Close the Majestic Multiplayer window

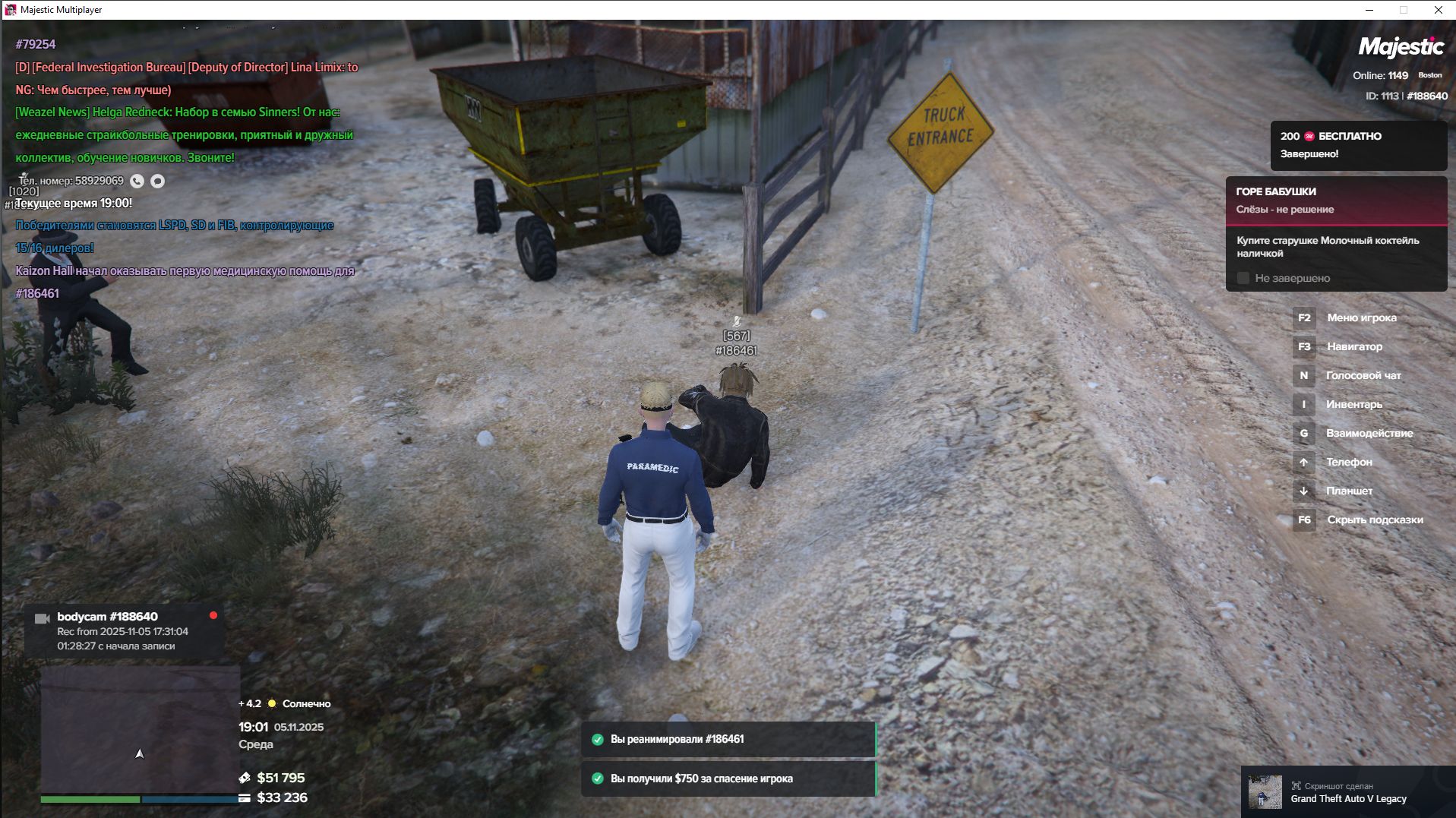tap(1438, 10)
